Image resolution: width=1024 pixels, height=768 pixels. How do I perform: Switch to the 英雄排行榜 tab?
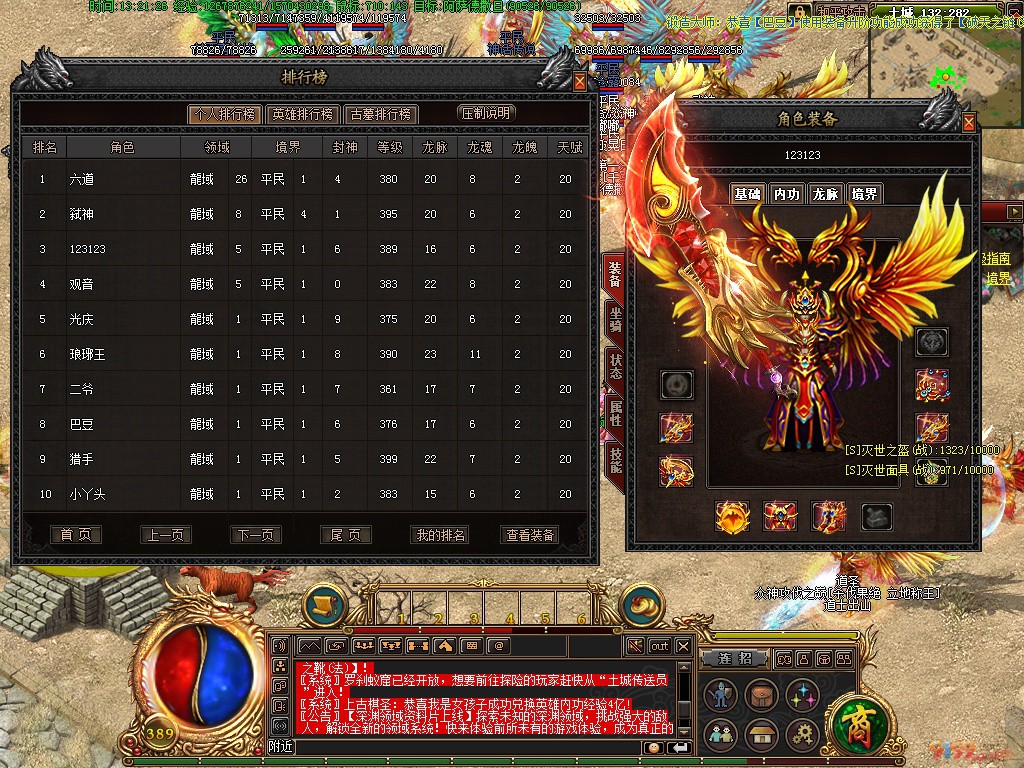click(x=302, y=114)
